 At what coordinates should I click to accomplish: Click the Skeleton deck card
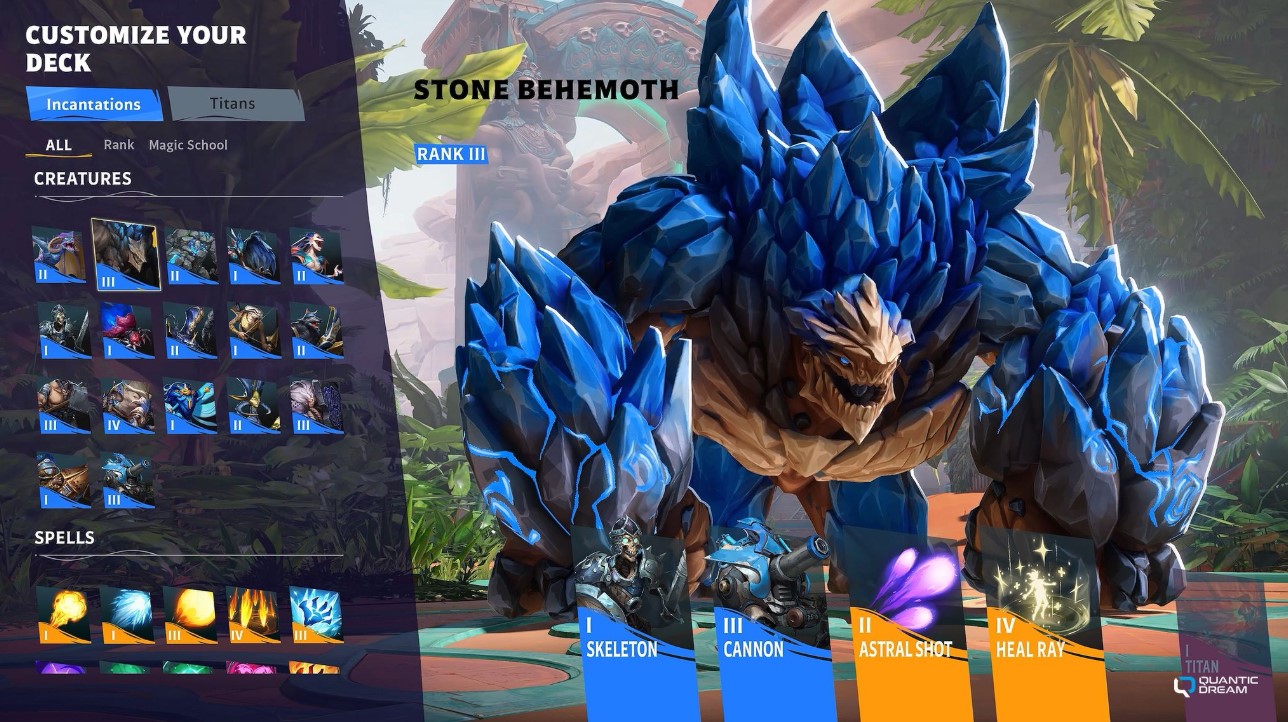point(630,620)
